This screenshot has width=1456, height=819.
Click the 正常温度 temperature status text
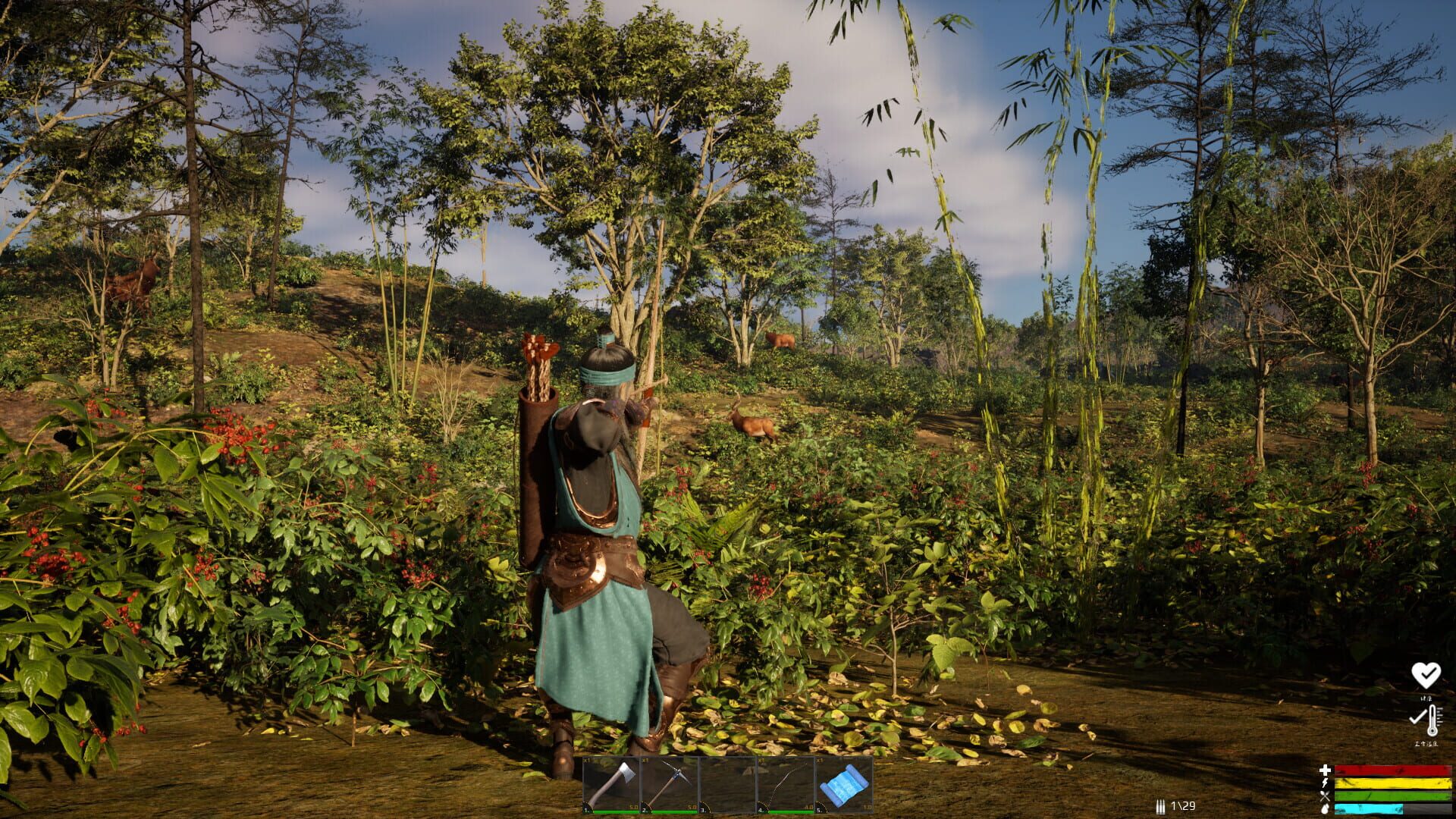1426,743
